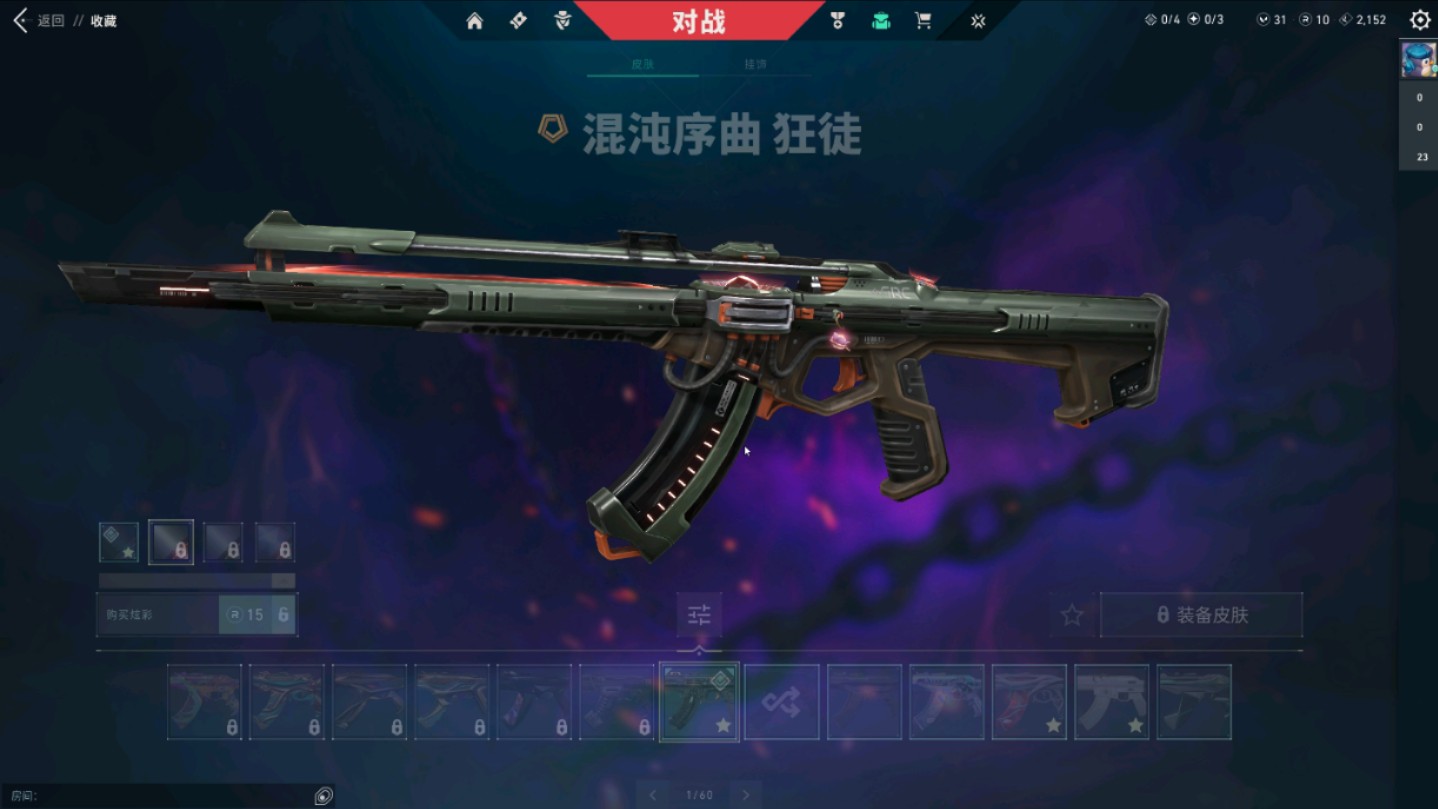Click the right arrow of the 1/60 pager
This screenshot has width=1438, height=809.
pos(746,793)
